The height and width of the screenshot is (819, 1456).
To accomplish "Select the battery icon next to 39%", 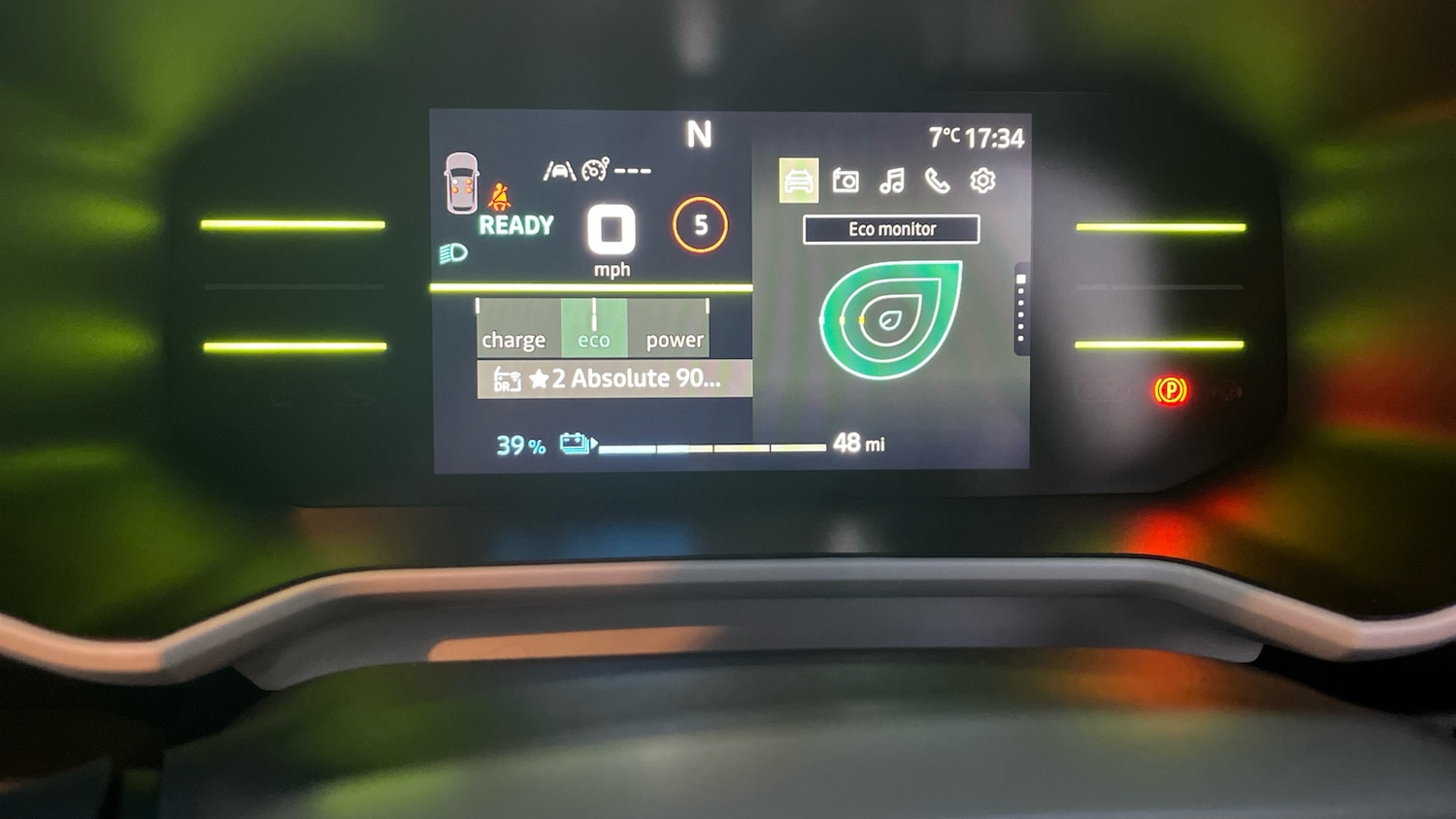I will (x=575, y=442).
